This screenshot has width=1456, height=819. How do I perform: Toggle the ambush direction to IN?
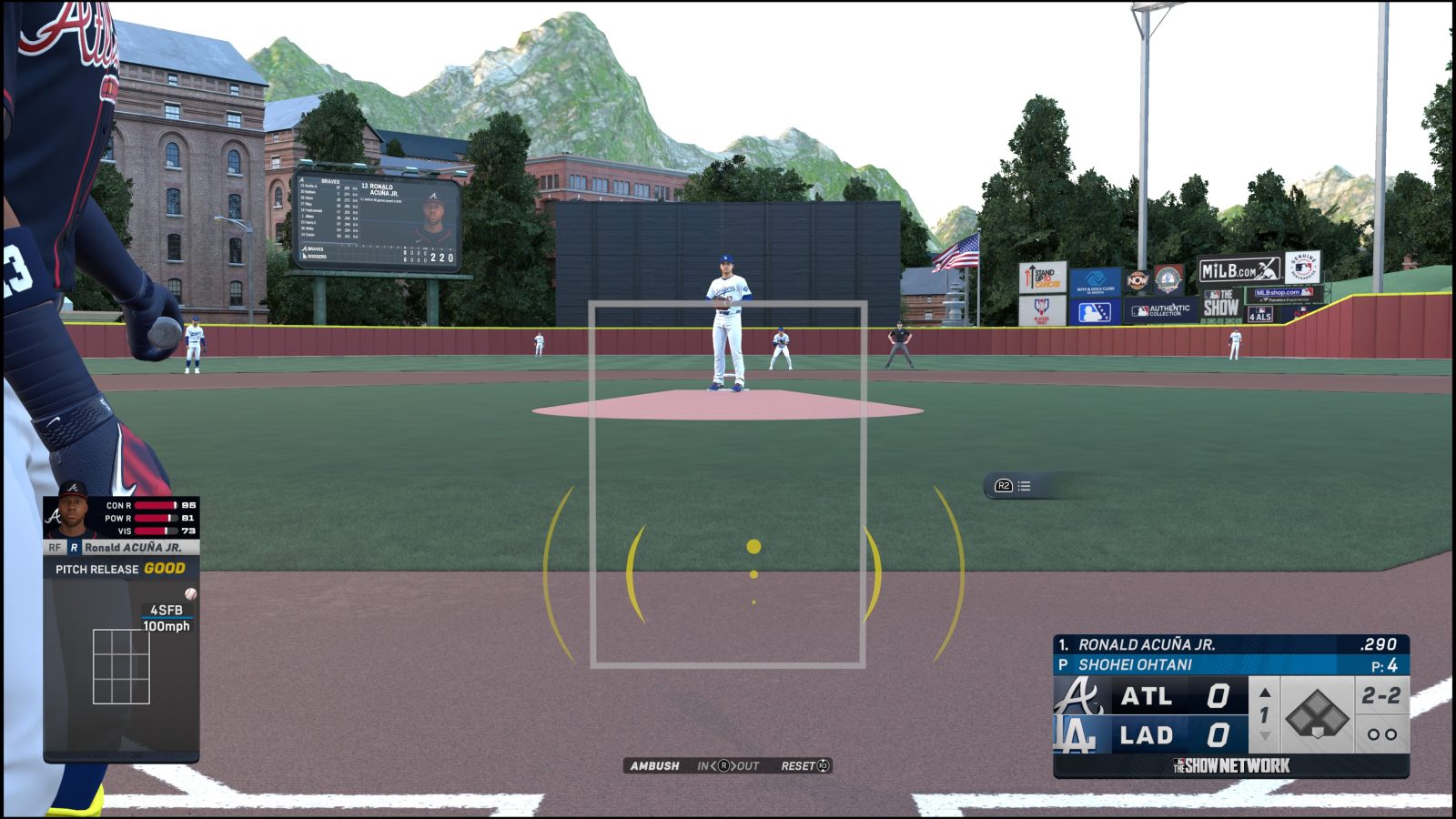pos(703,765)
